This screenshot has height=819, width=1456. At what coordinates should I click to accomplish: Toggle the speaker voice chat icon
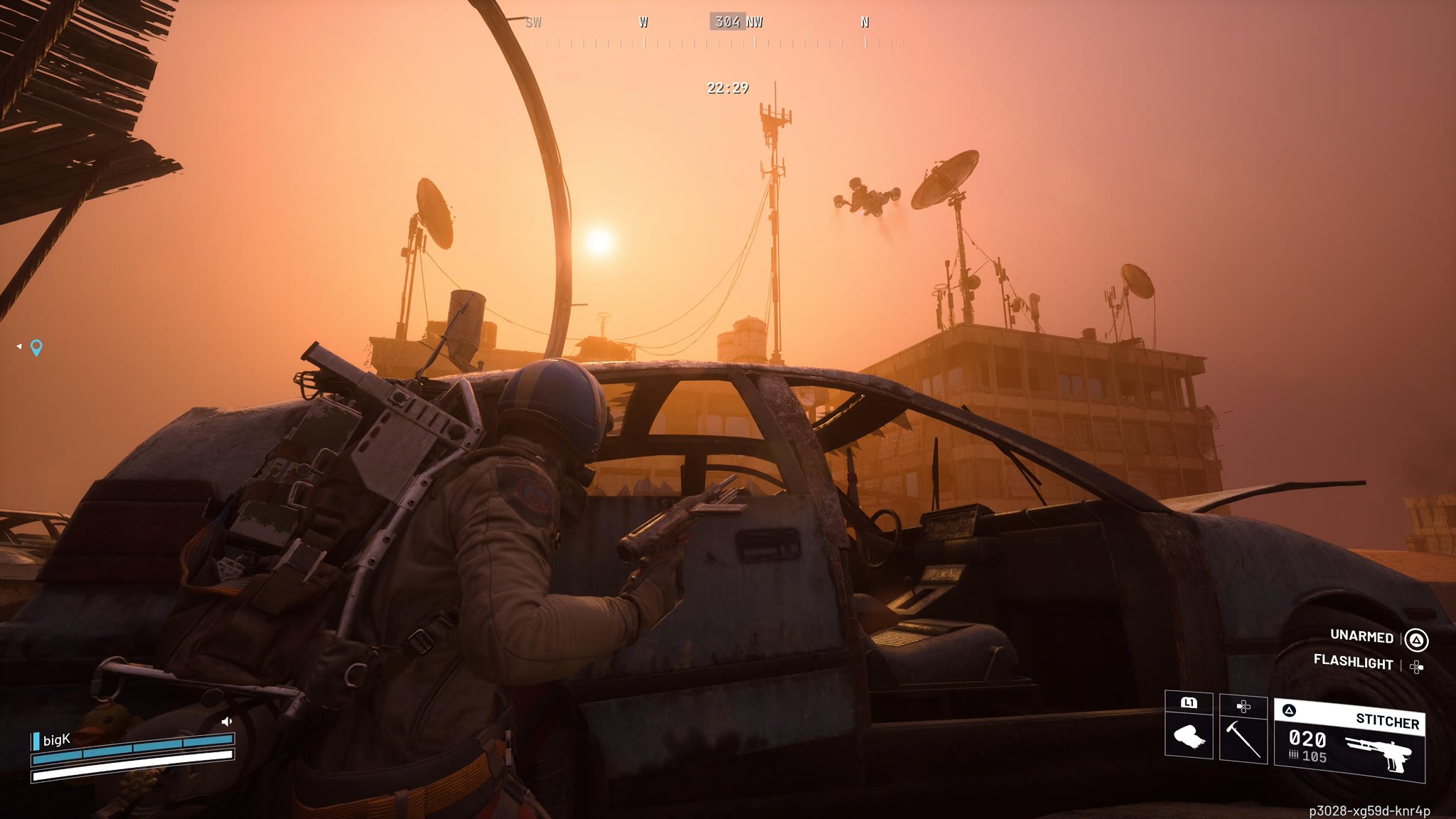pyautogui.click(x=227, y=722)
